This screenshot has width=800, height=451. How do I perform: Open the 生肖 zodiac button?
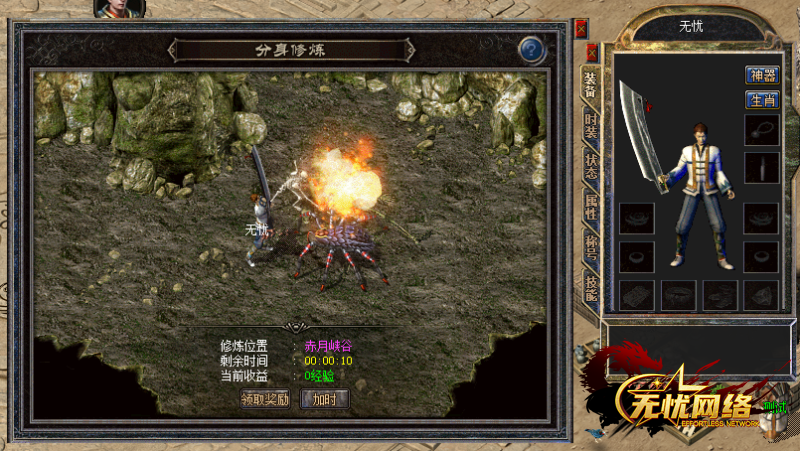(762, 100)
